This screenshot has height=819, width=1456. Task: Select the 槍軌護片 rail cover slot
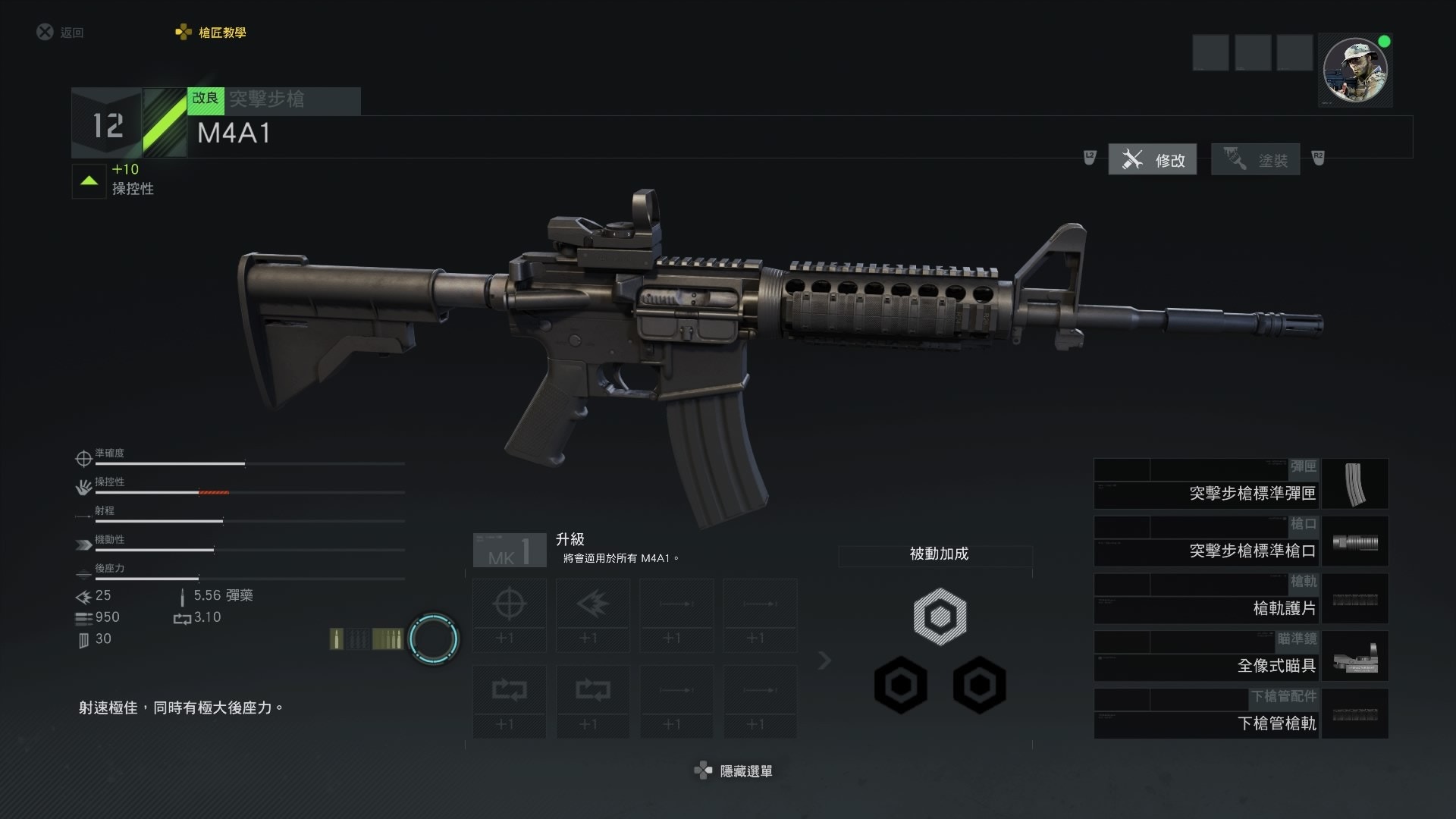(1241, 599)
